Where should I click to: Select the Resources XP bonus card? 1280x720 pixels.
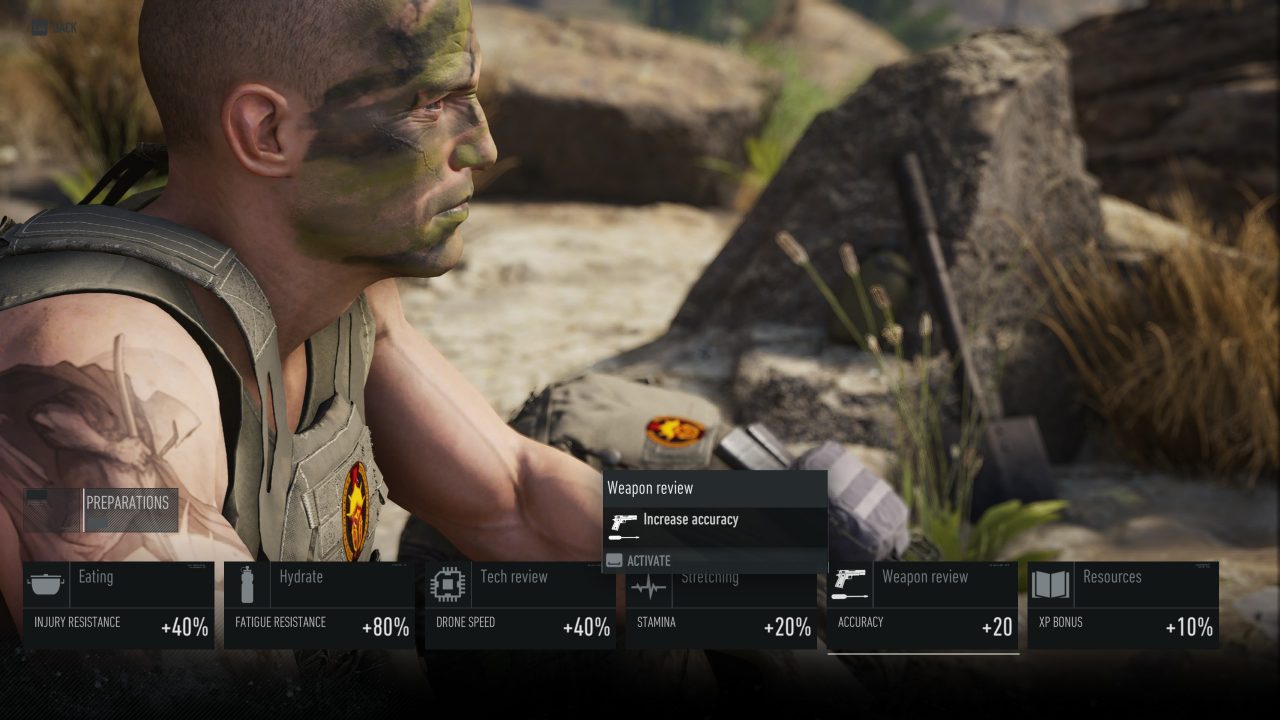[1123, 605]
